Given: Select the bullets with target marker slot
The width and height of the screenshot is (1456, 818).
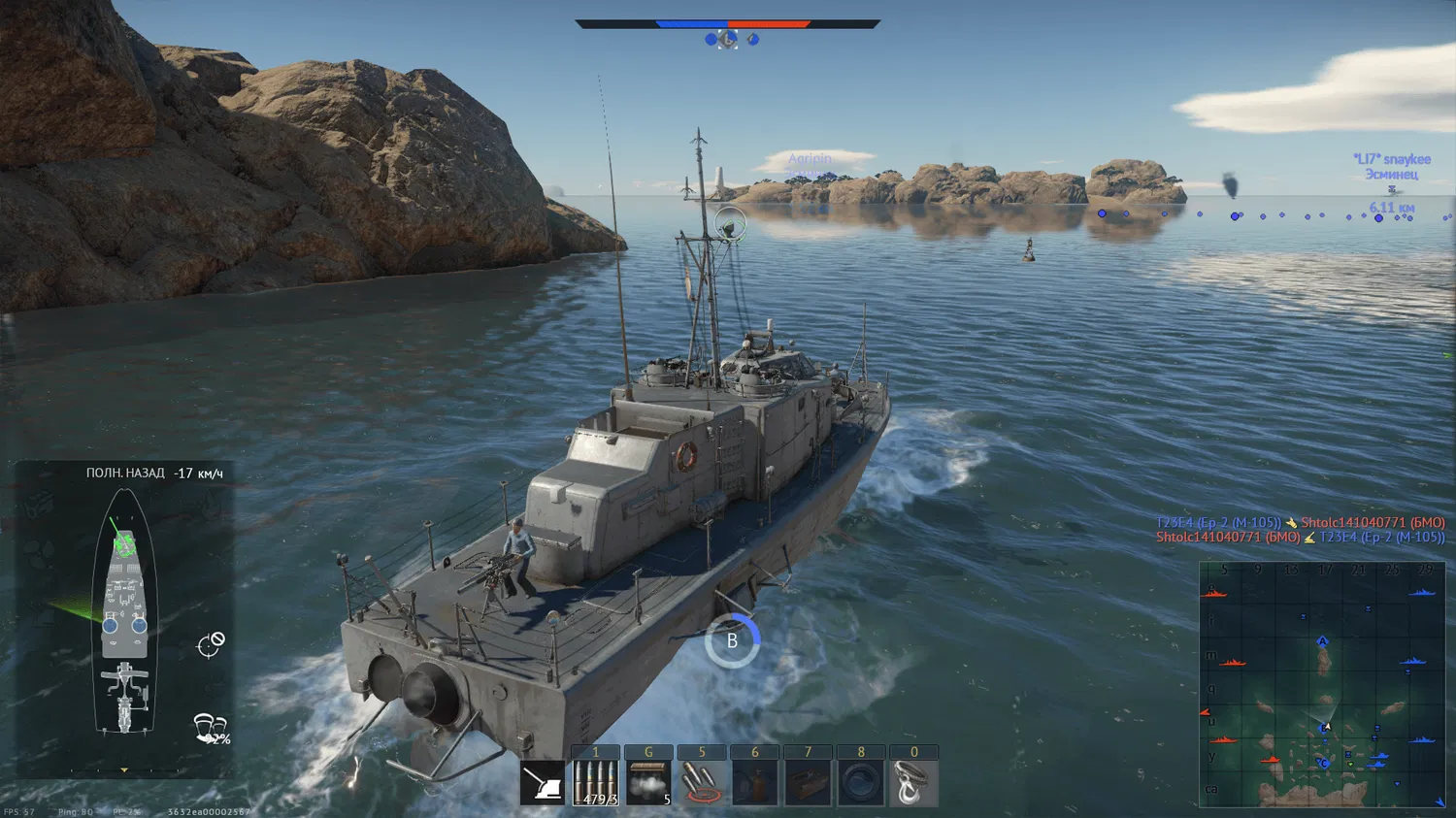Looking at the screenshot, I should pyautogui.click(x=702, y=783).
